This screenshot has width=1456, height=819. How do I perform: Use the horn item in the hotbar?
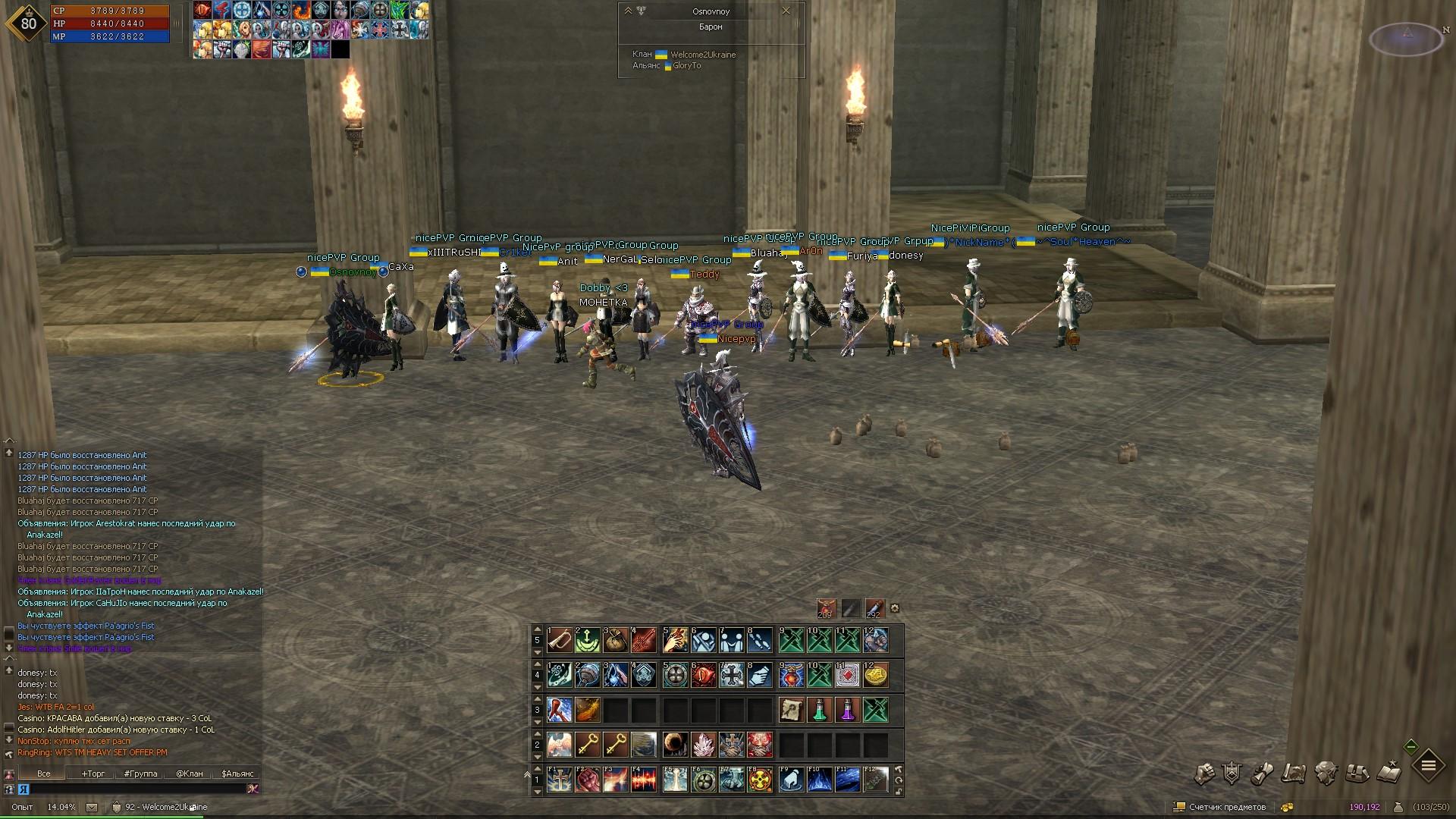[560, 640]
